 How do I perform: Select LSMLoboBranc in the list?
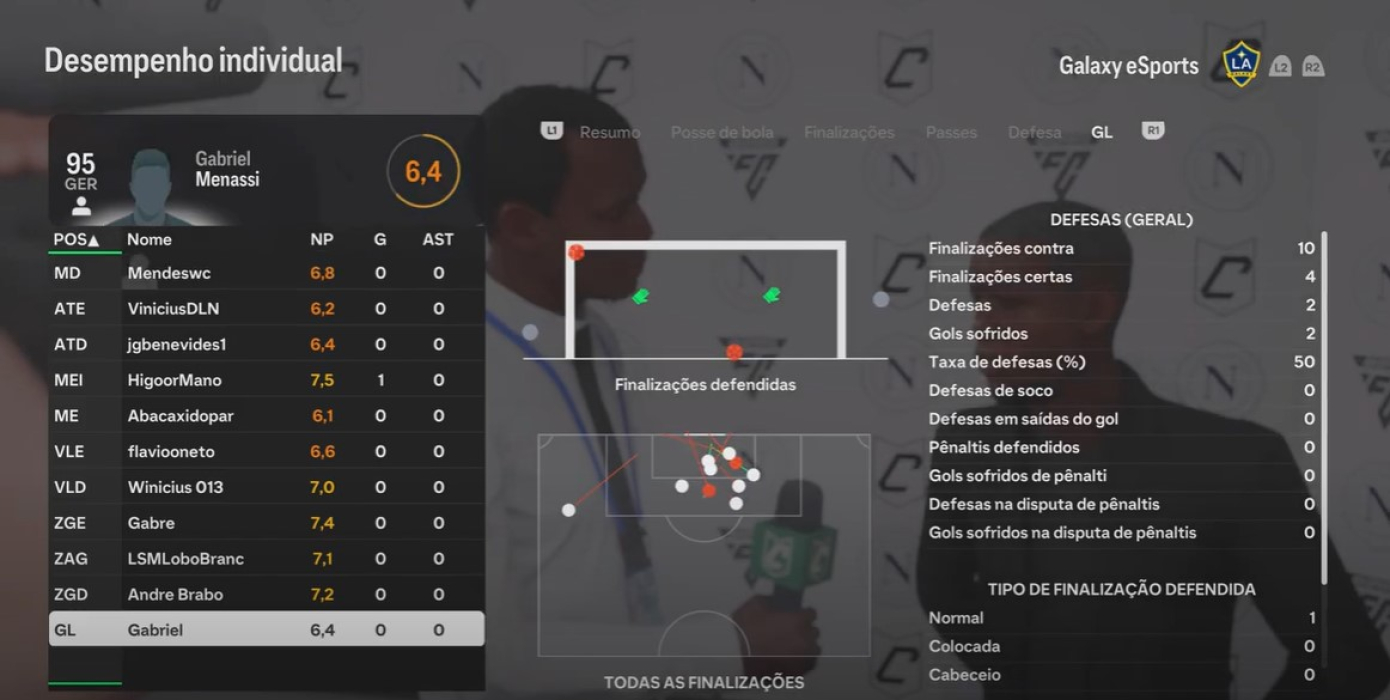(266, 559)
